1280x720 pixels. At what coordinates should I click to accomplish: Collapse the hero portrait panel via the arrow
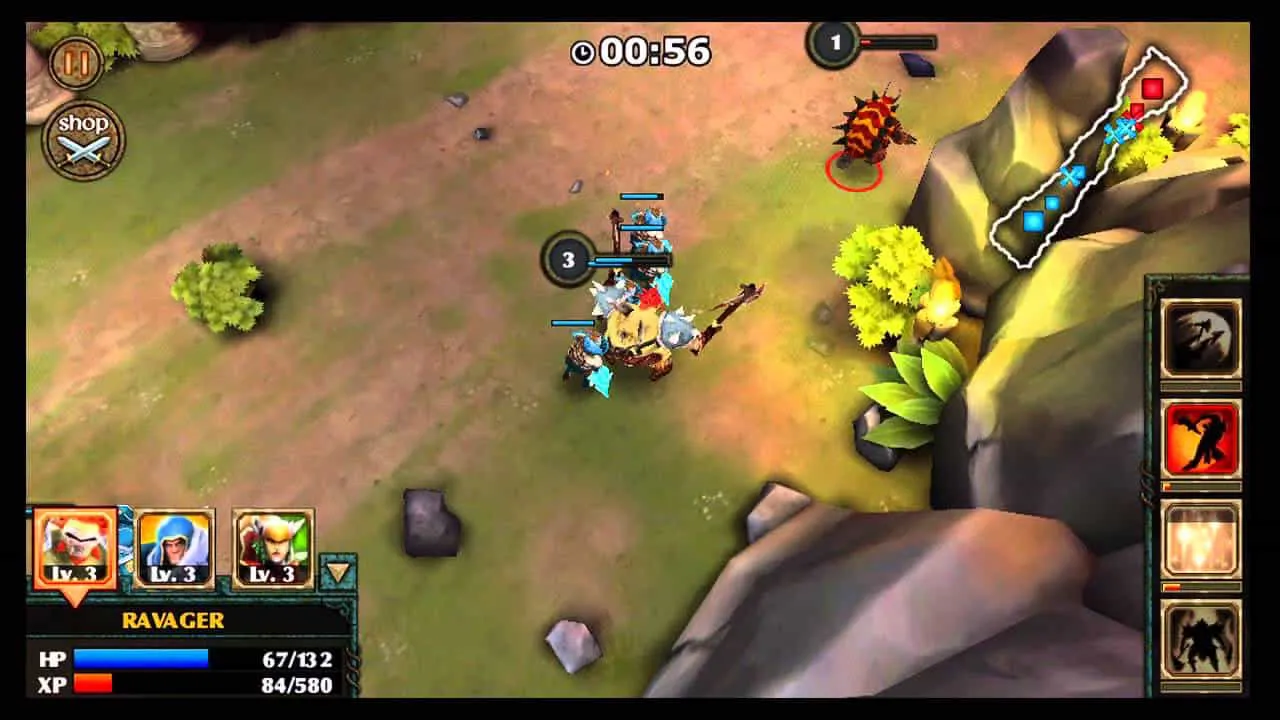click(338, 570)
